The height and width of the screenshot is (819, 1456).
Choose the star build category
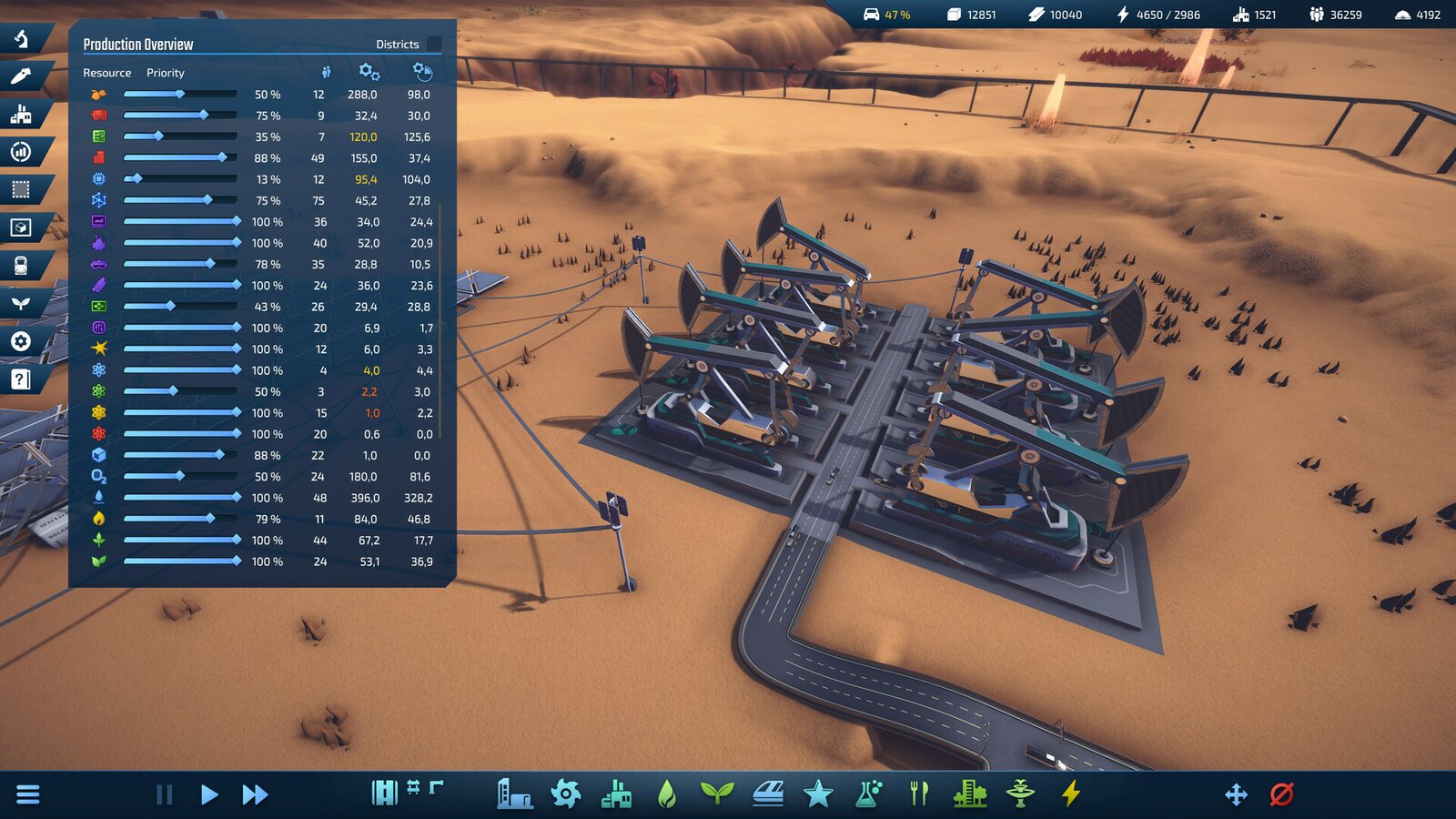818,794
